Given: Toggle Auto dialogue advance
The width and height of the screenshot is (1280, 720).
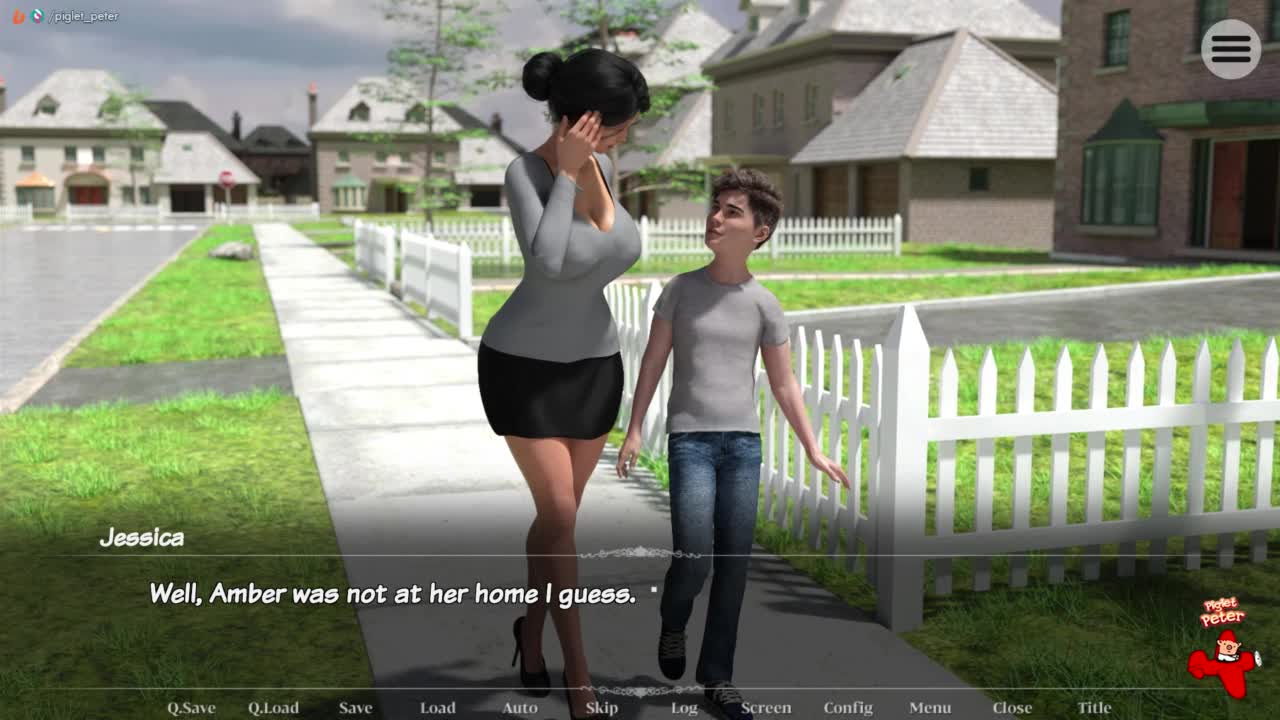Looking at the screenshot, I should point(519,707).
